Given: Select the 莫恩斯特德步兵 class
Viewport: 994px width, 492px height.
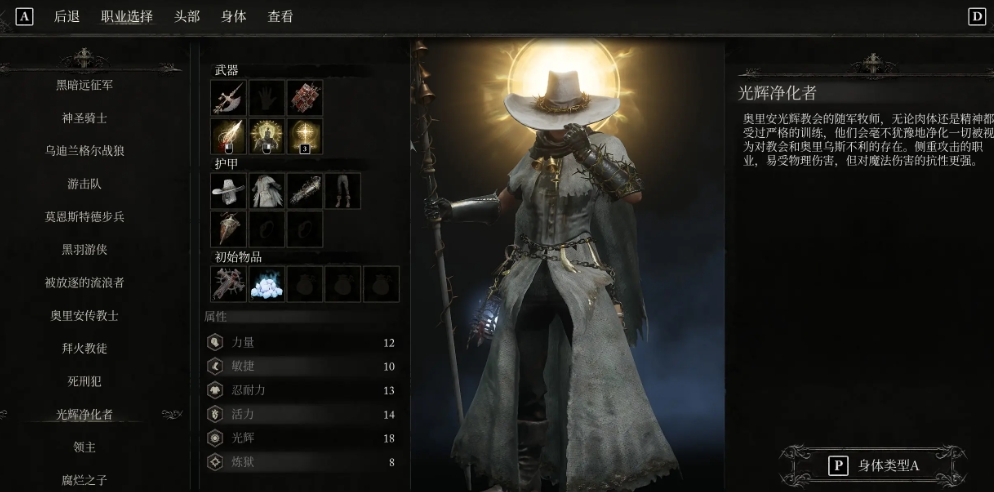Looking at the screenshot, I should 85,217.
